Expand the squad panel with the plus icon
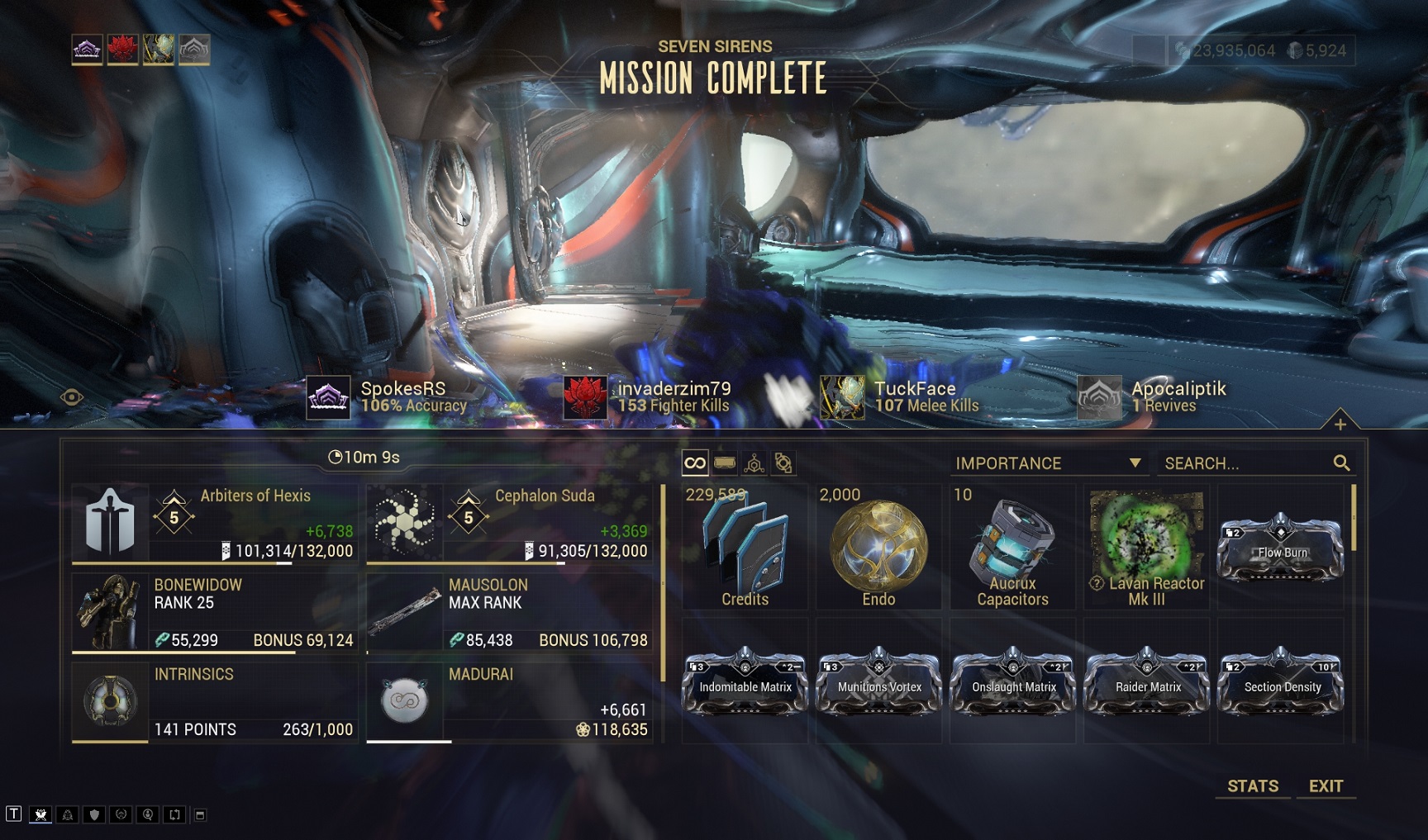This screenshot has height=840, width=1428. point(1340,424)
